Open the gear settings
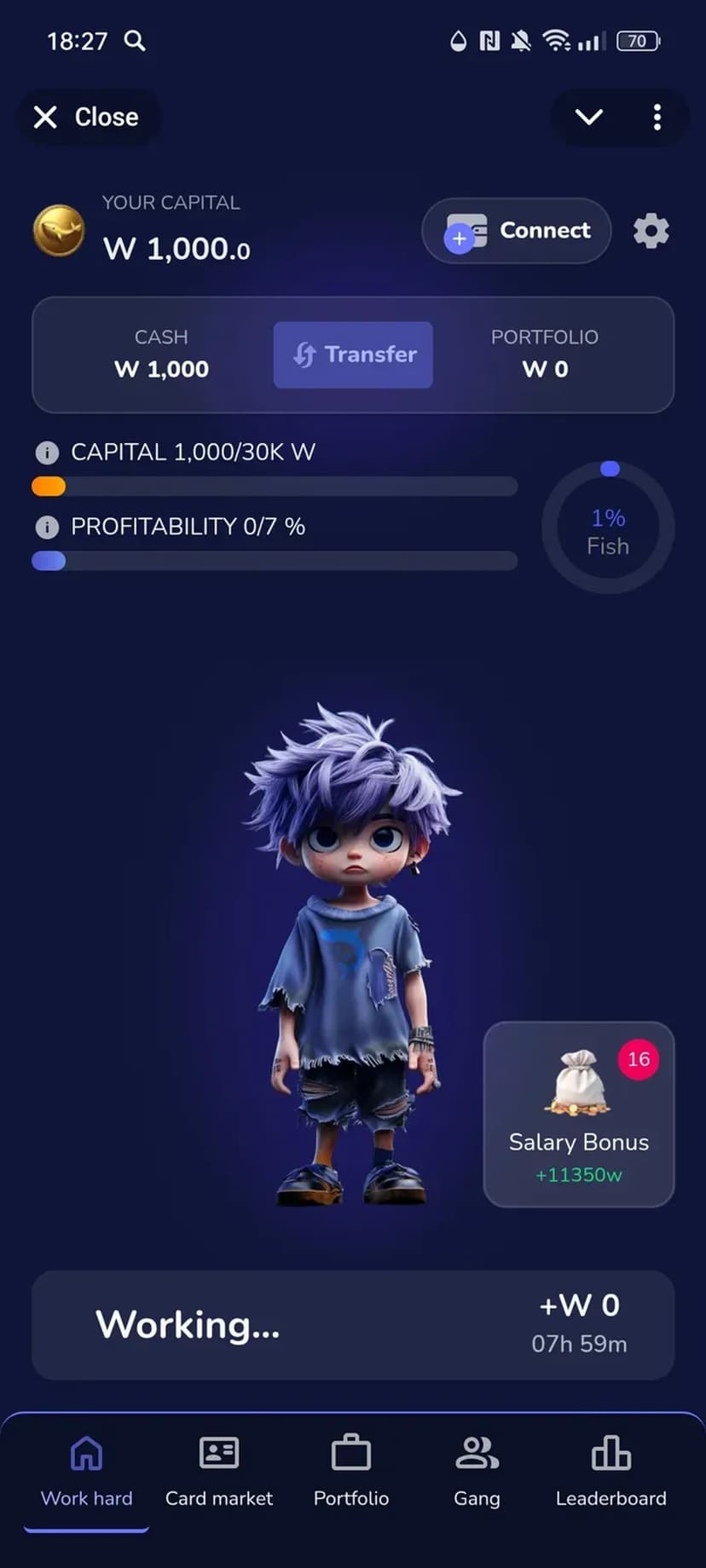 click(651, 231)
